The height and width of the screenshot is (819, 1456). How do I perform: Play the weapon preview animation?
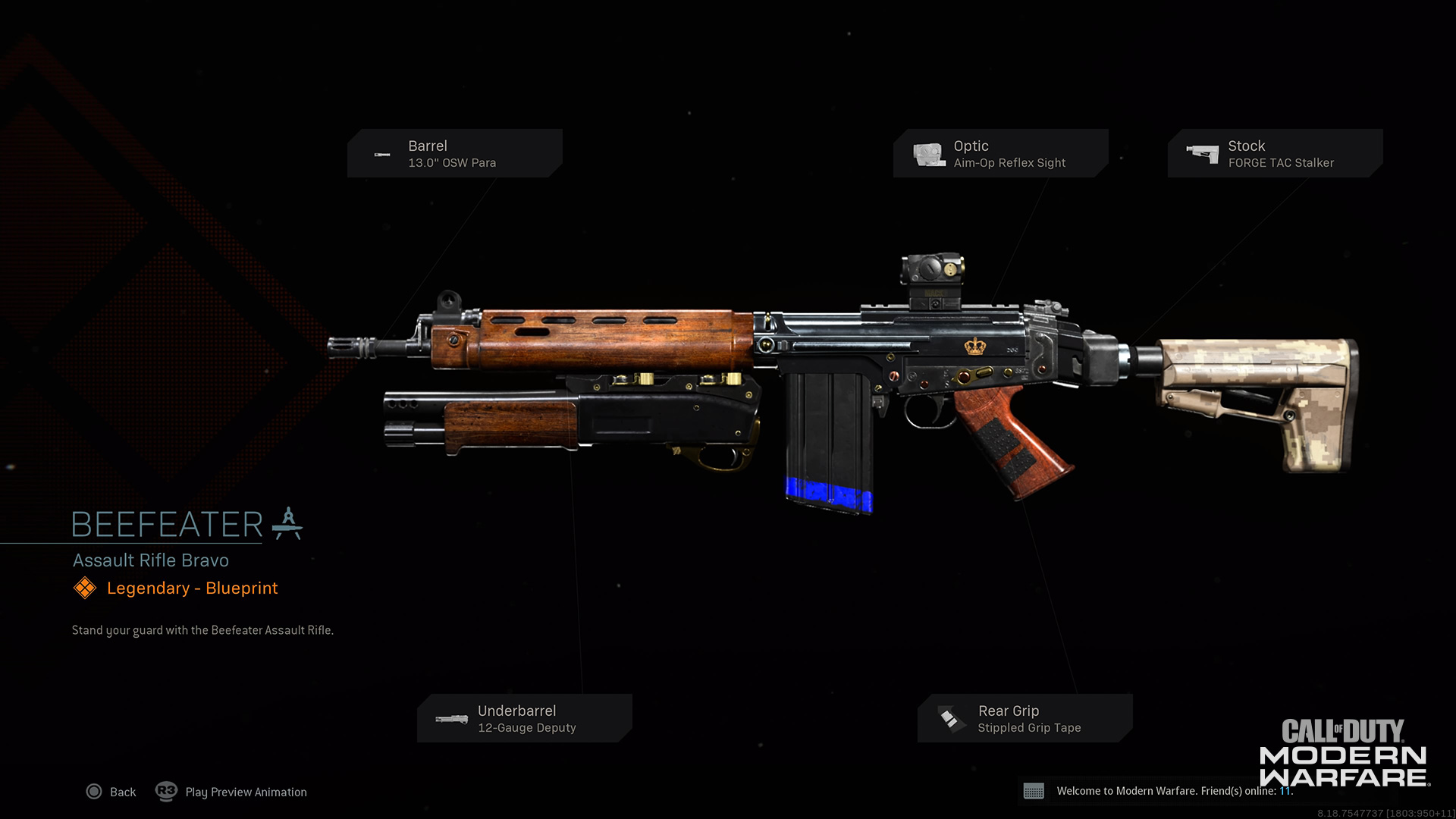(231, 792)
